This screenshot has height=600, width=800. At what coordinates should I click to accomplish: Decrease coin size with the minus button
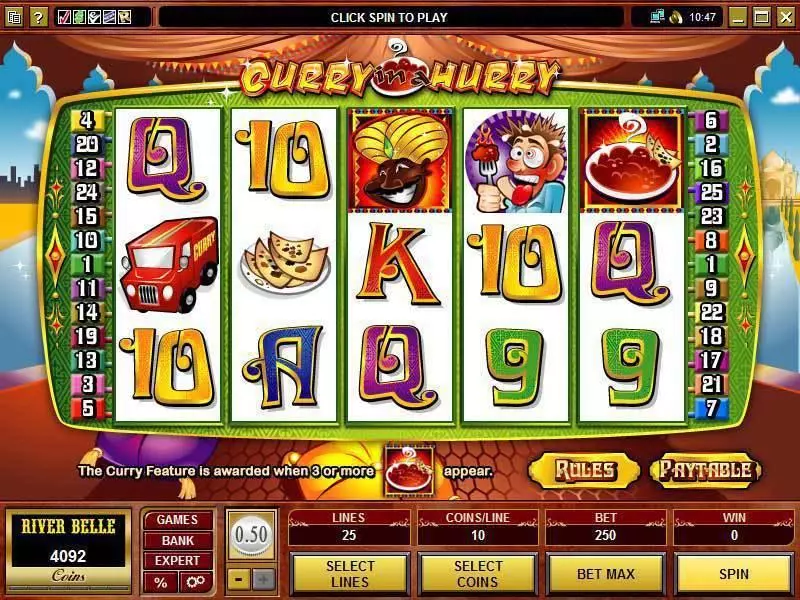tap(238, 578)
